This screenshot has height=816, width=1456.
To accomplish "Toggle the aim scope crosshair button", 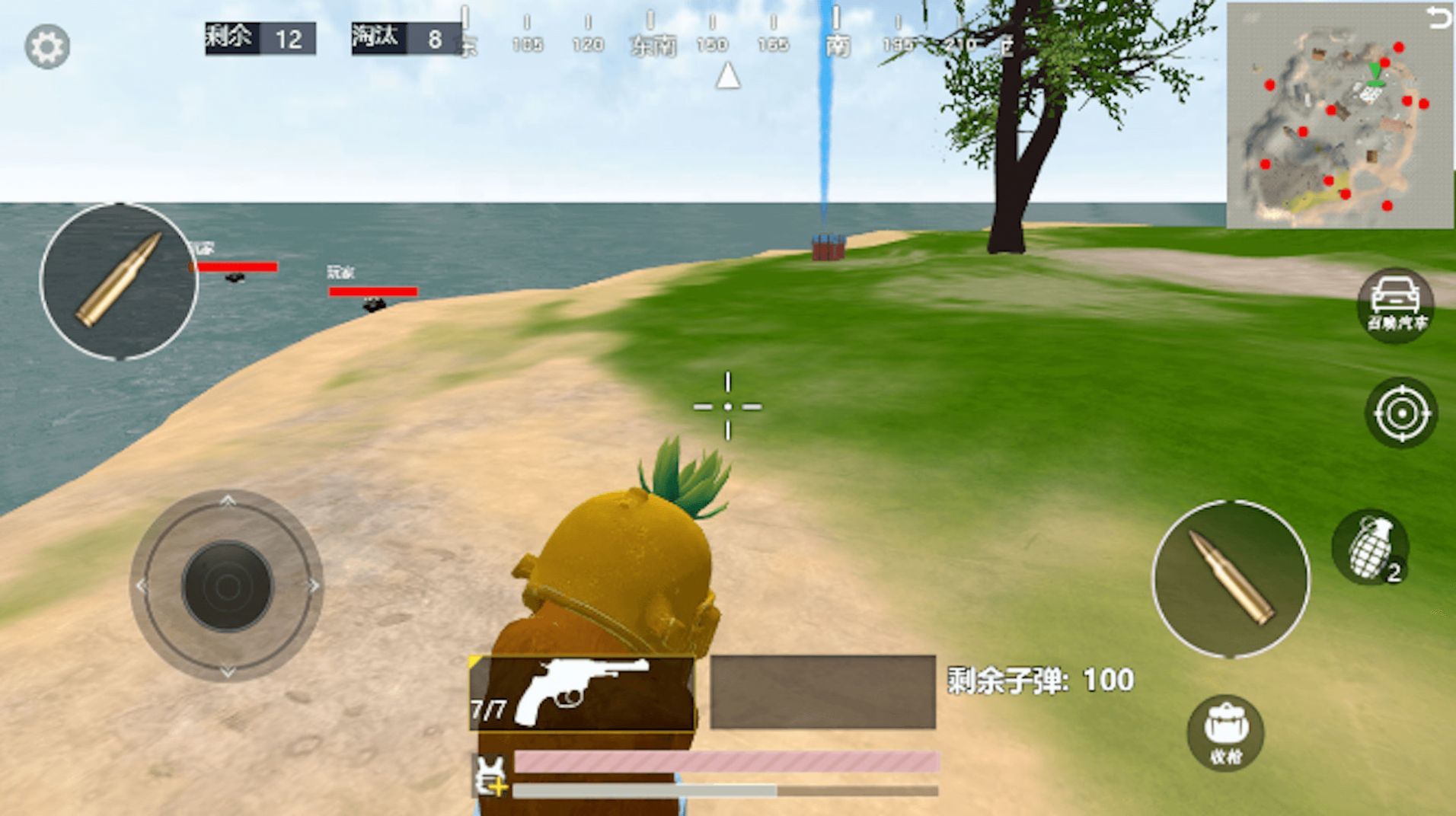I will pos(1401,413).
